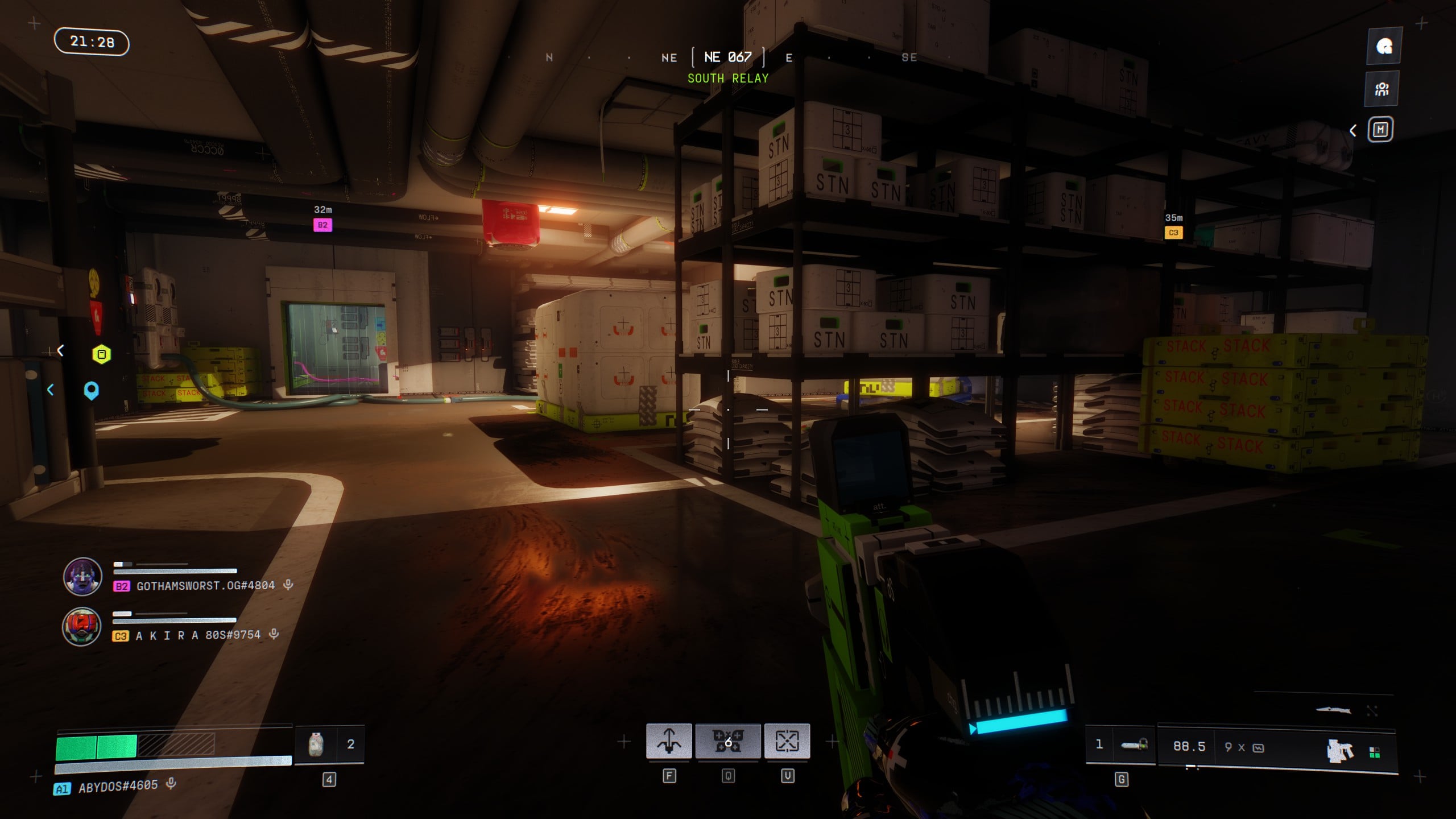1456x819 pixels.
Task: Trigger the target-frame ability icon
Action: 787,741
